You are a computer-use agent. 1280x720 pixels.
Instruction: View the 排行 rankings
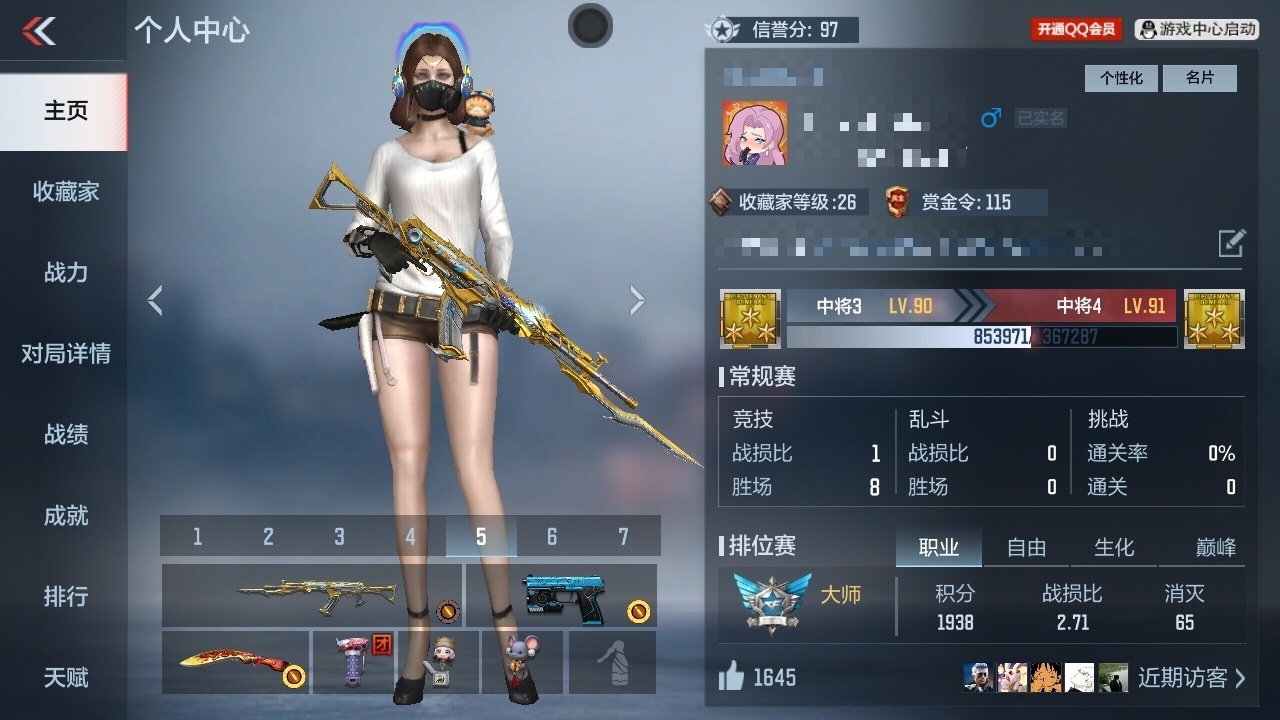(x=65, y=596)
